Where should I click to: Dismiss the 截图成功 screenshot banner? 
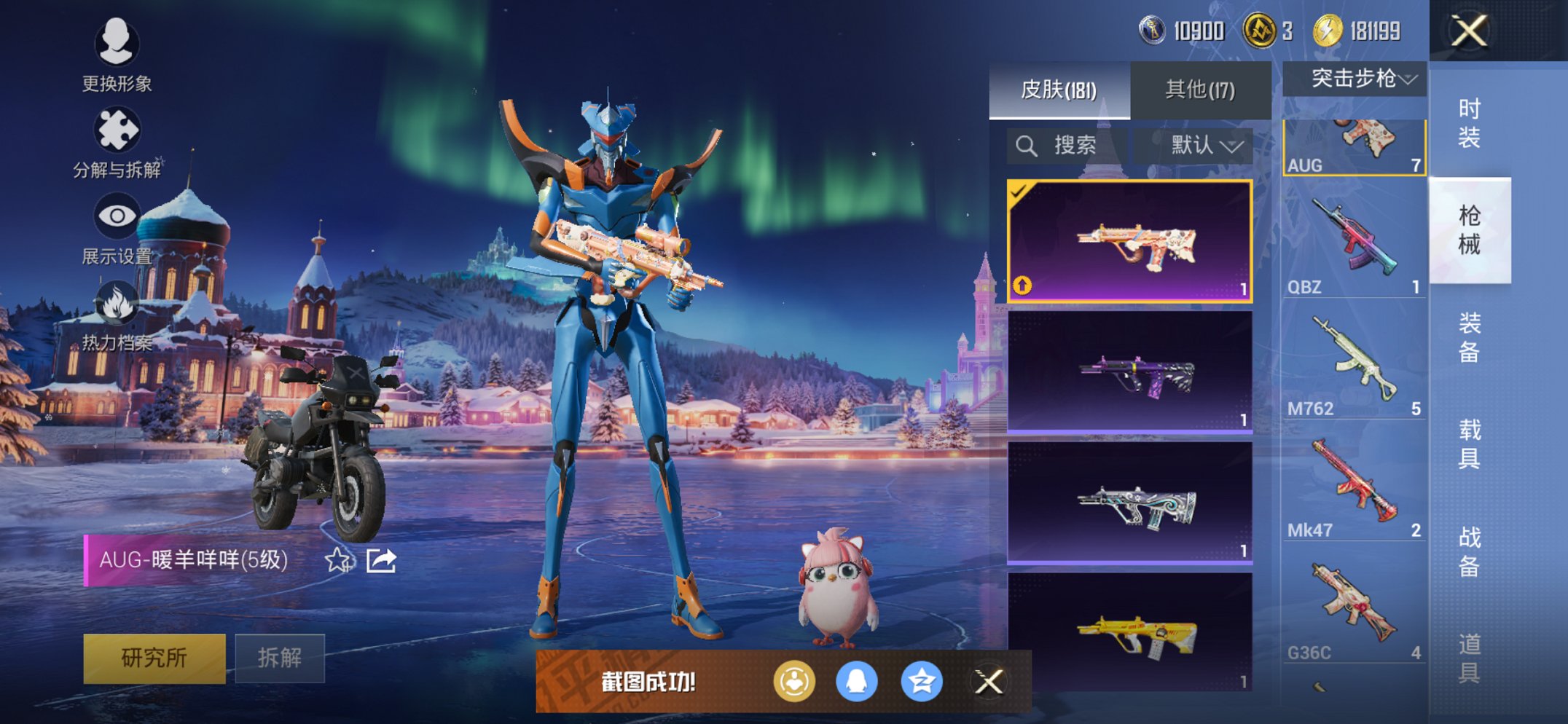coord(989,682)
